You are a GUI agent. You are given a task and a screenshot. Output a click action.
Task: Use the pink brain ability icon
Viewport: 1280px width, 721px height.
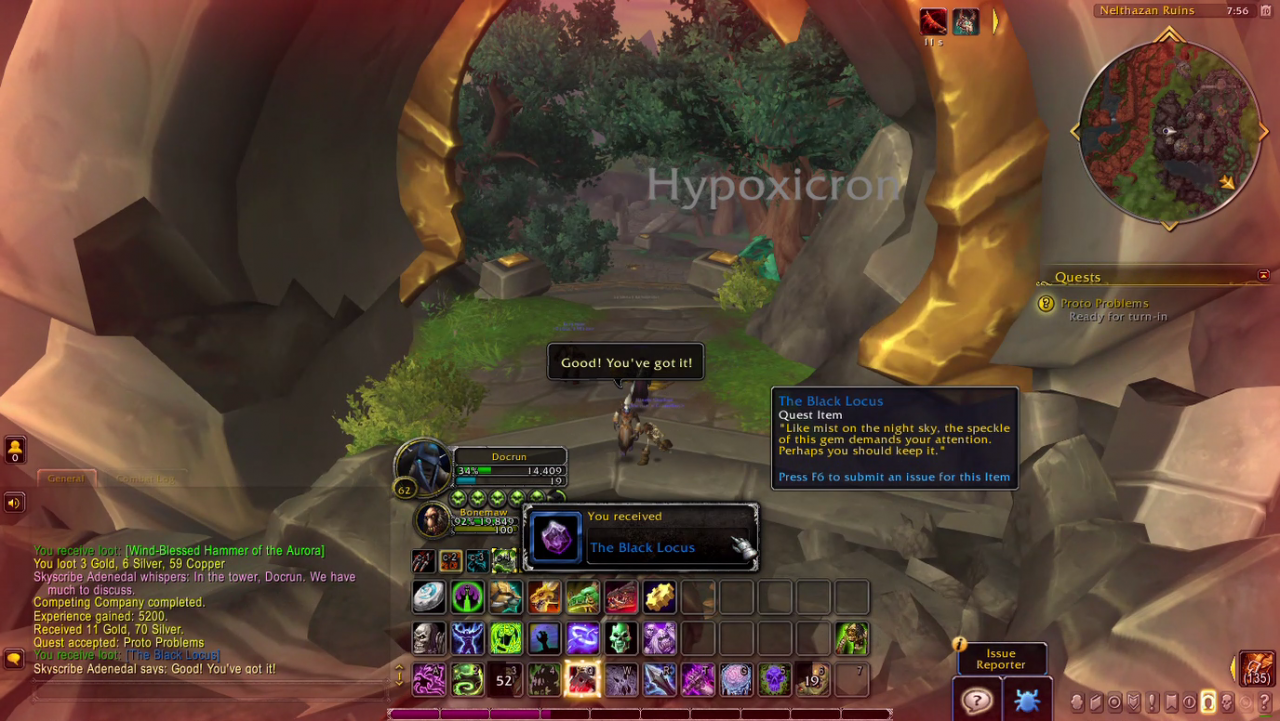click(737, 679)
